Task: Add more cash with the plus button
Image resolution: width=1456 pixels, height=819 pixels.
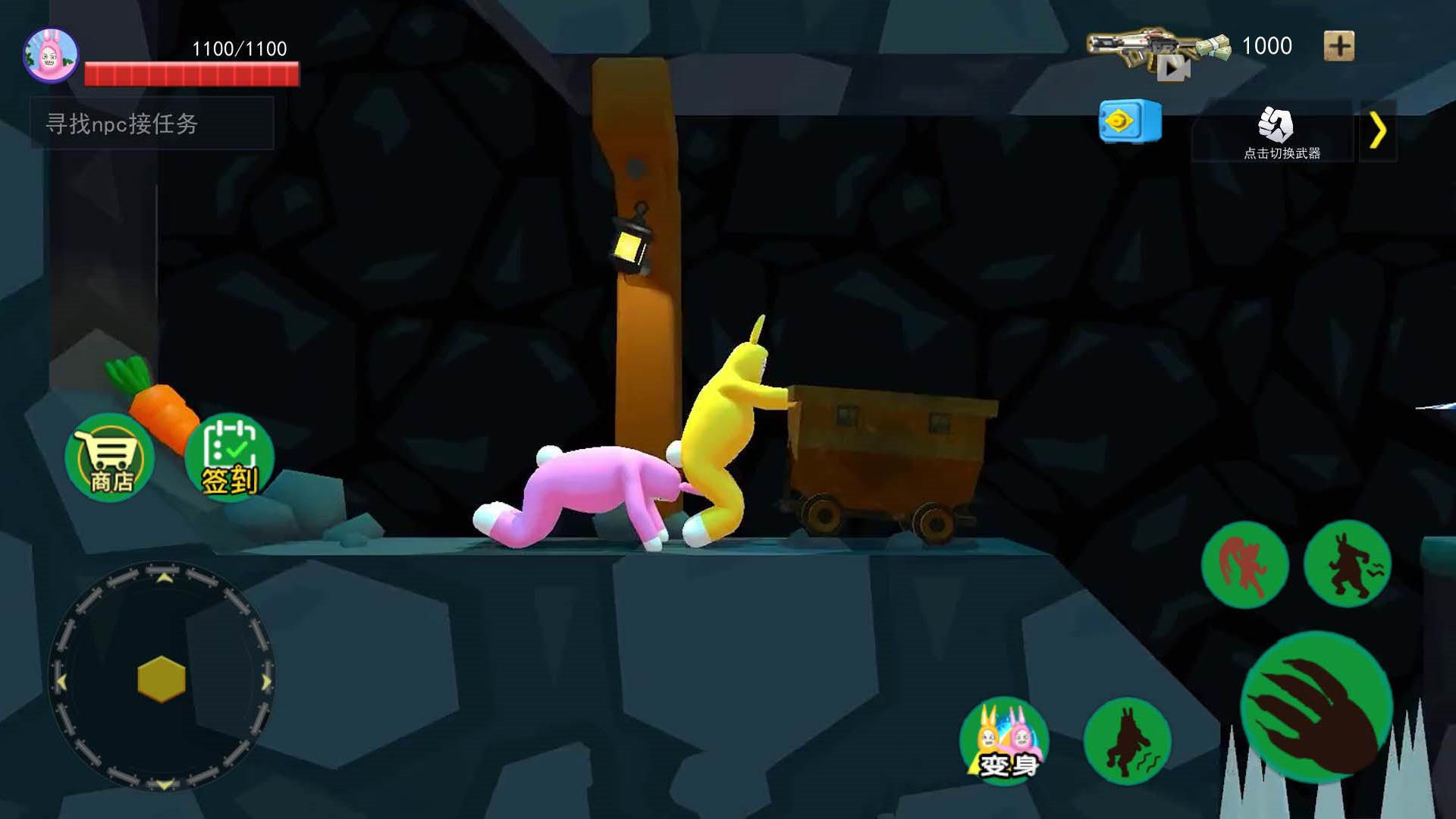Action: [1338, 46]
